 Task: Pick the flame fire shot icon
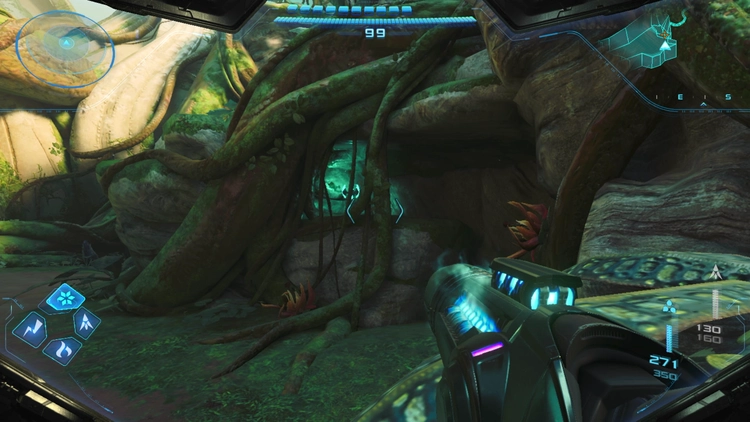pyautogui.click(x=62, y=349)
